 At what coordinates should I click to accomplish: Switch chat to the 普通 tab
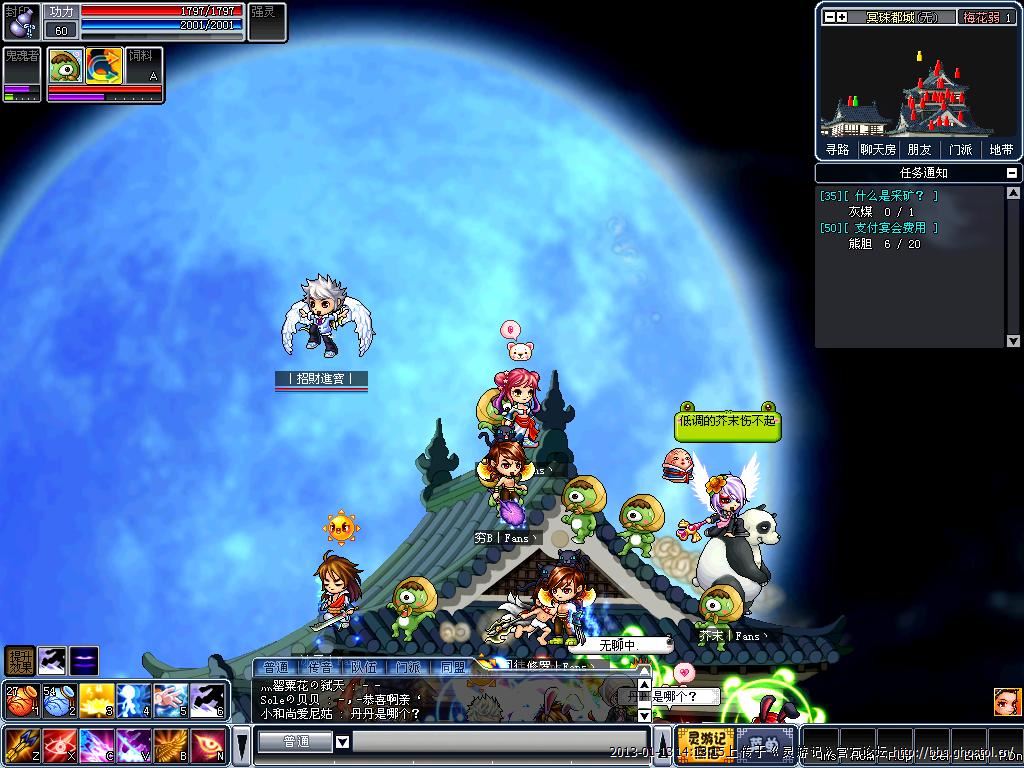click(x=276, y=667)
